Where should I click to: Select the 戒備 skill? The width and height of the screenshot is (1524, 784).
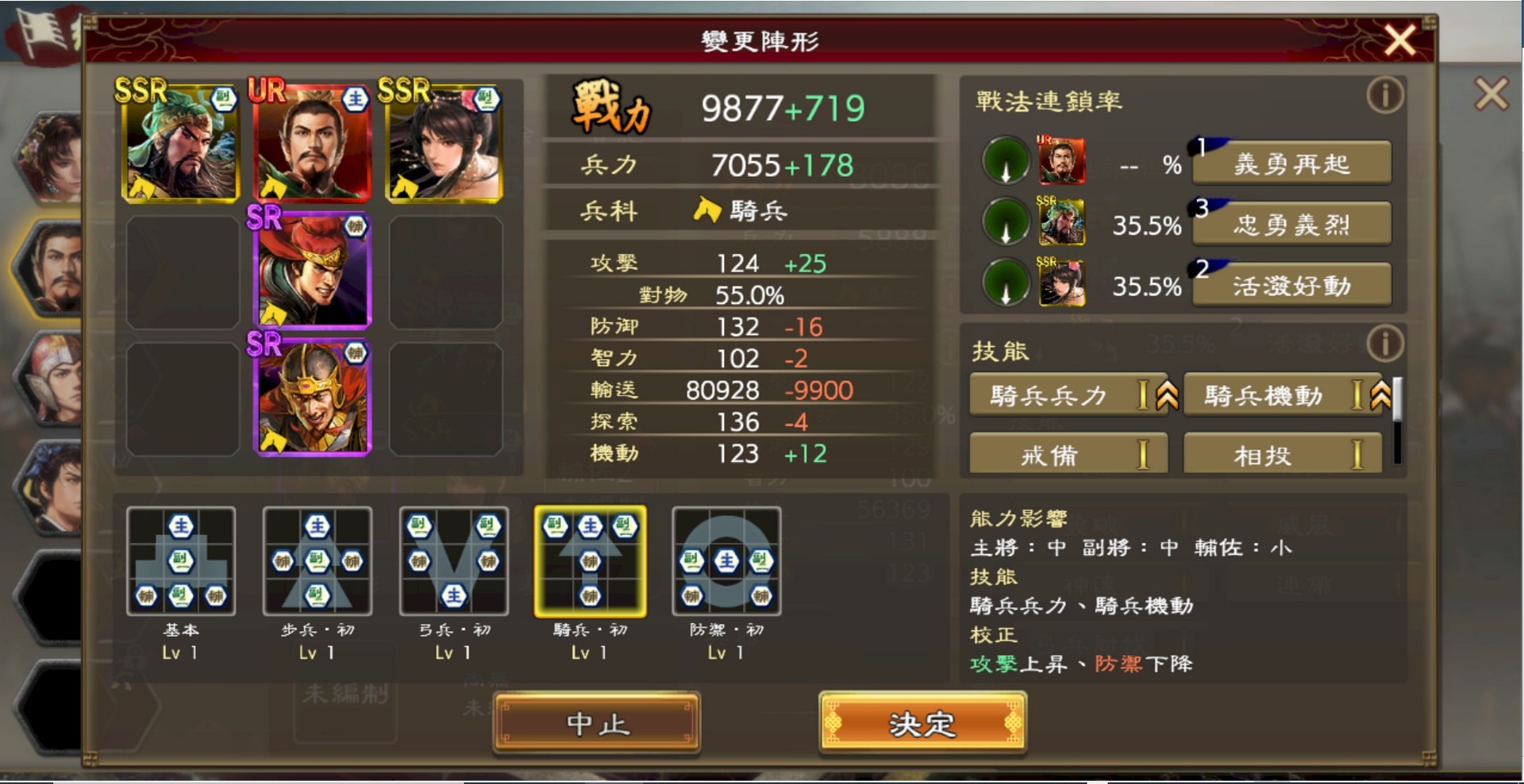(1068, 453)
